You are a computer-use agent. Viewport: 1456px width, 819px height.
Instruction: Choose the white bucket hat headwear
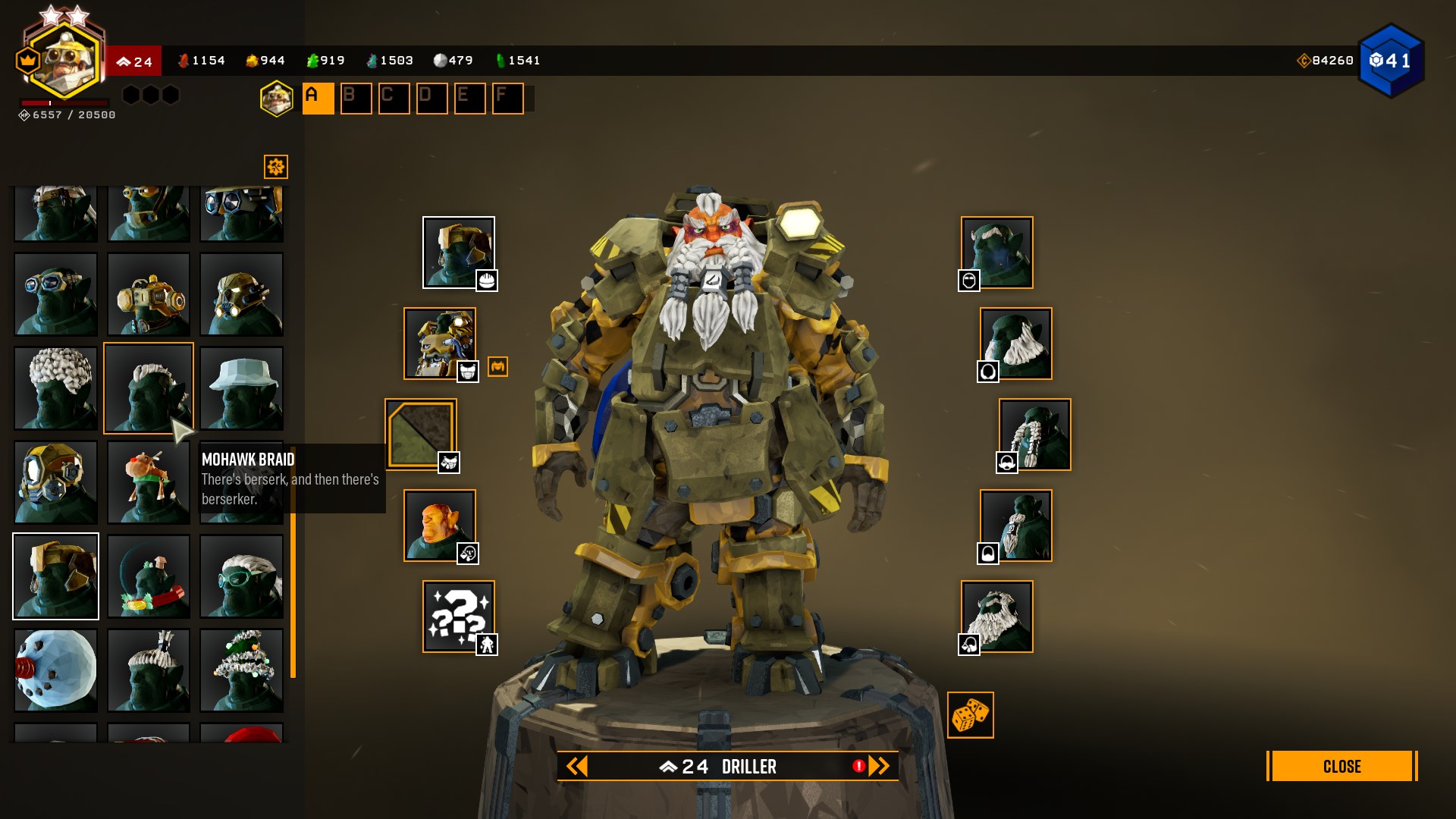(241, 388)
